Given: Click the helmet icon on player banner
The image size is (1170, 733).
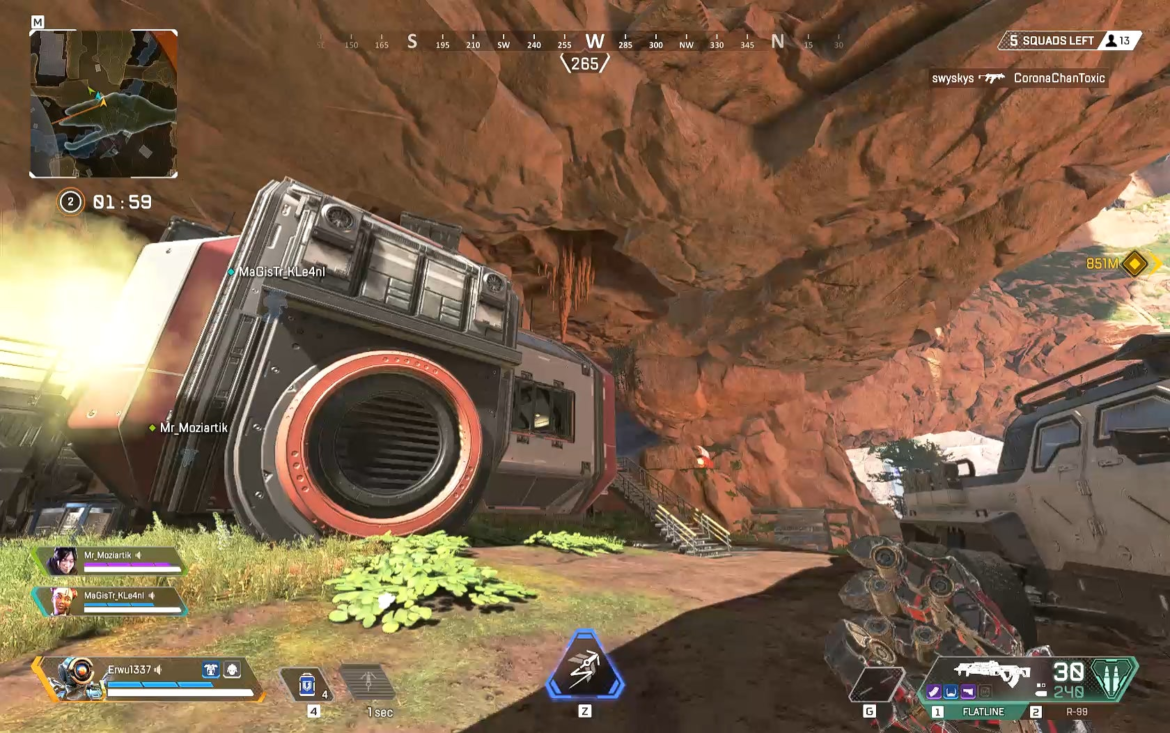Looking at the screenshot, I should coord(232,670).
